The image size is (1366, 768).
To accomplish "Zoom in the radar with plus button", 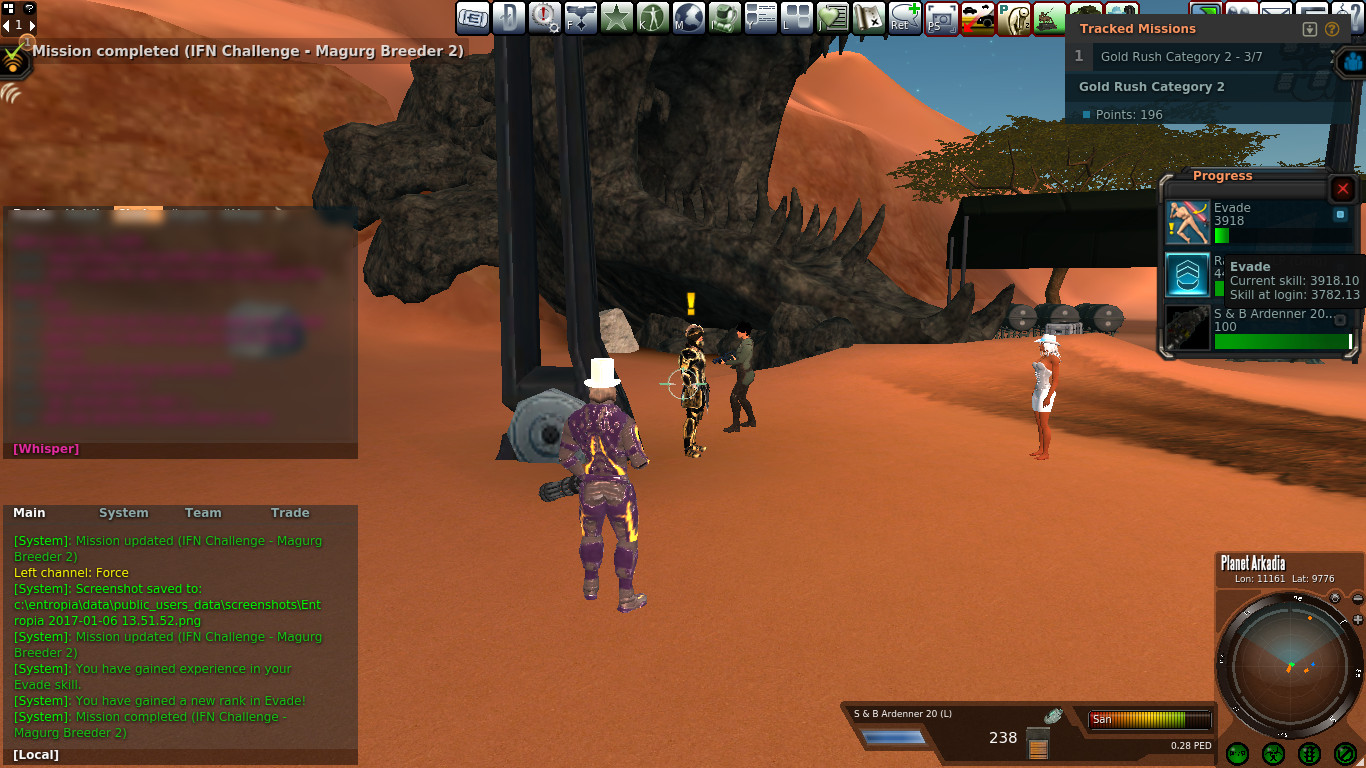I will [x=1357, y=620].
